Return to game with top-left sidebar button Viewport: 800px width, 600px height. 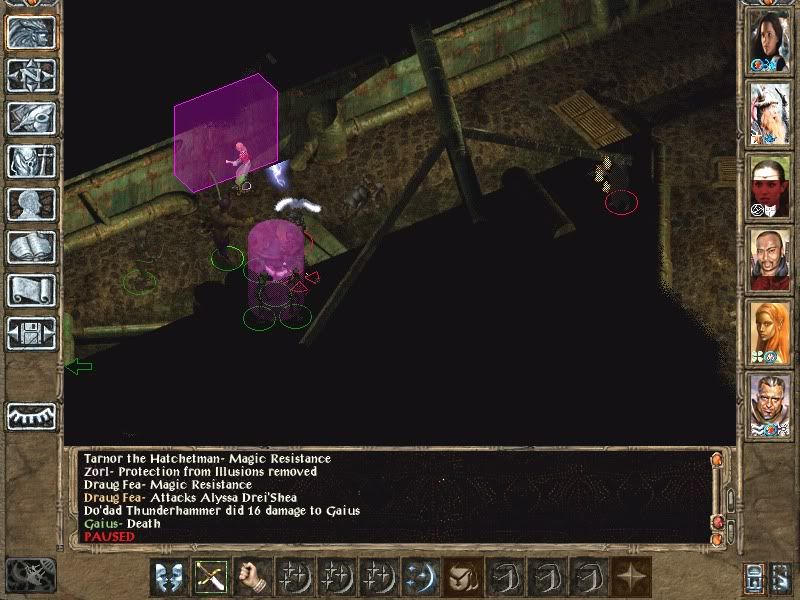tap(31, 32)
